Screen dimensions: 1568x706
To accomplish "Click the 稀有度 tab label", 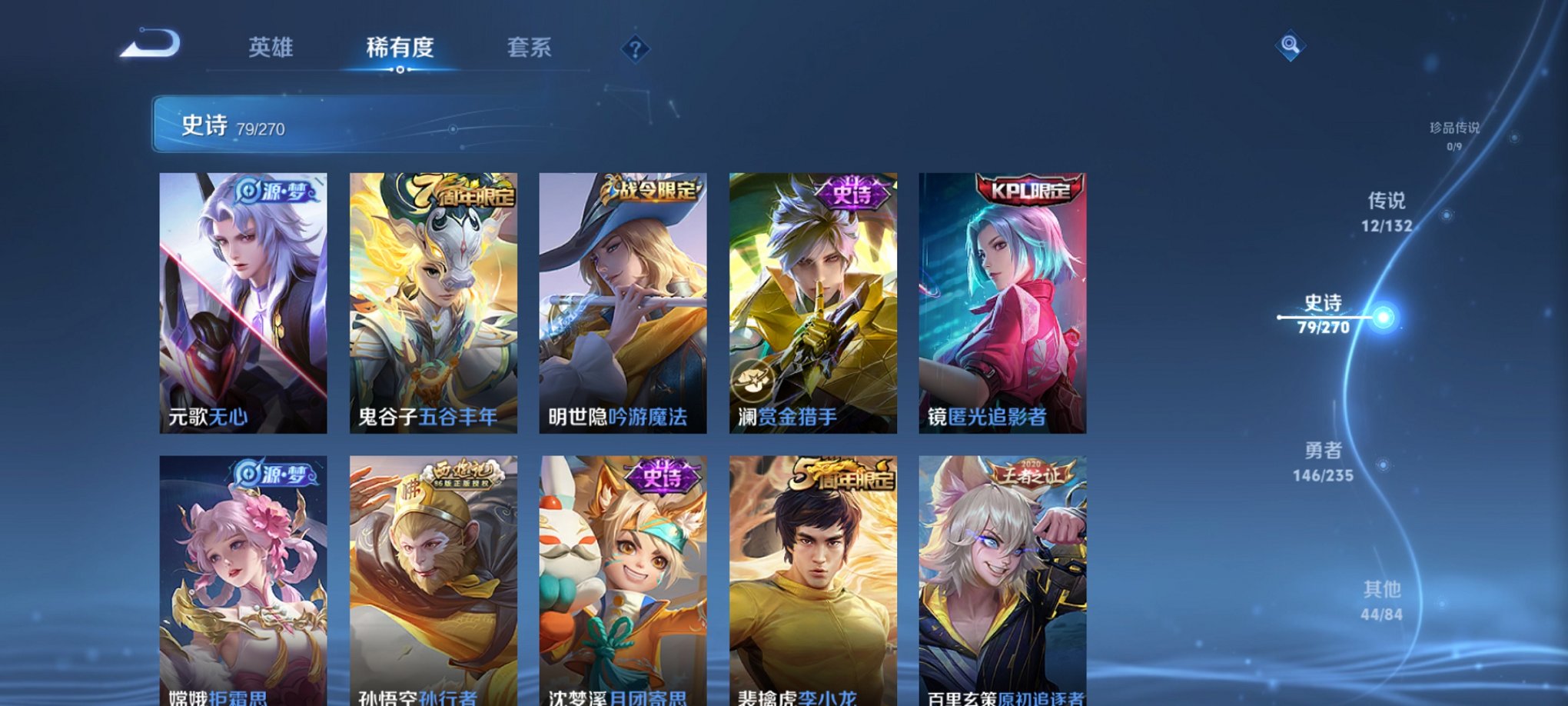I will 400,48.
